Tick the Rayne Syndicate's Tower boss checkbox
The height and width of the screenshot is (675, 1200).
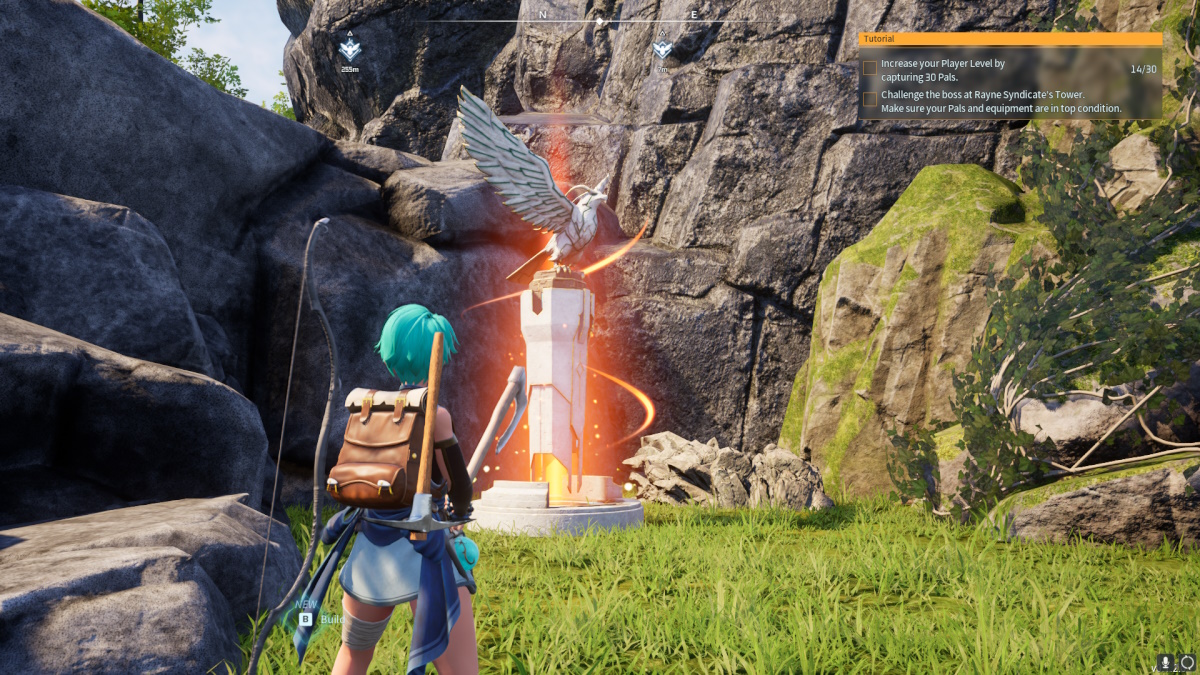871,98
